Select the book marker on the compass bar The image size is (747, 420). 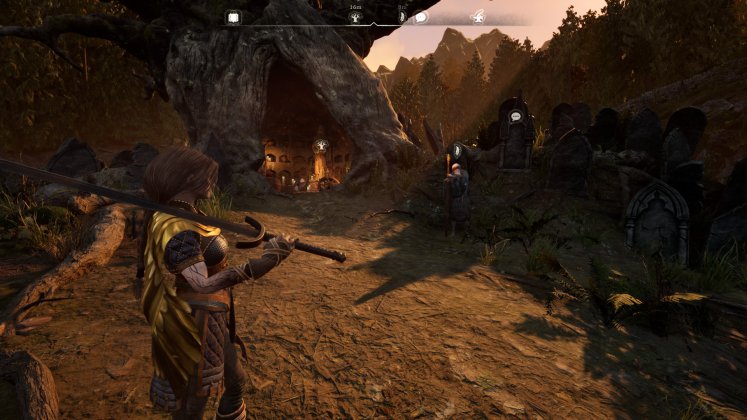[233, 17]
